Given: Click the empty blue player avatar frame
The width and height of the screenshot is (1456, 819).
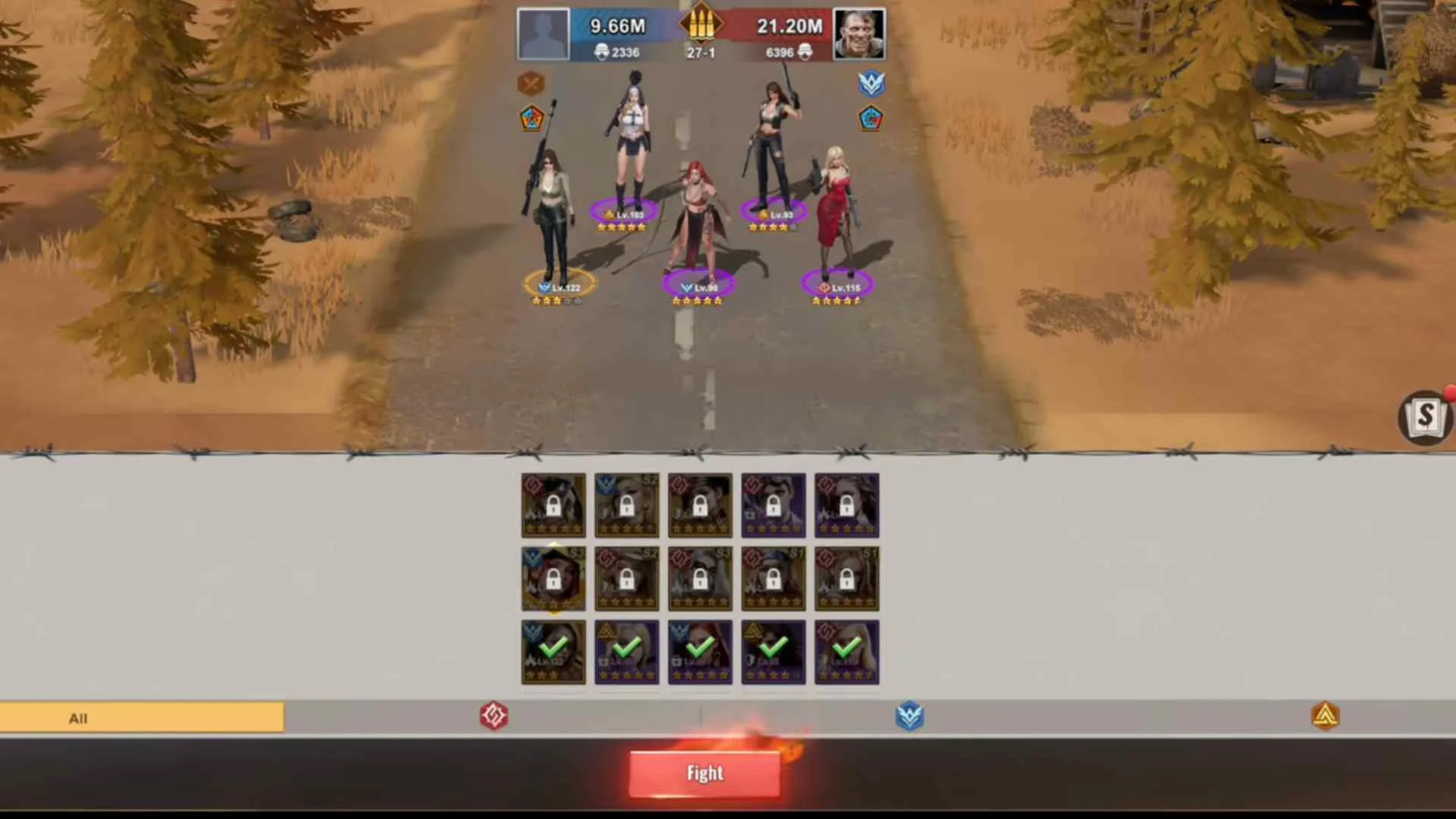Looking at the screenshot, I should 543,33.
